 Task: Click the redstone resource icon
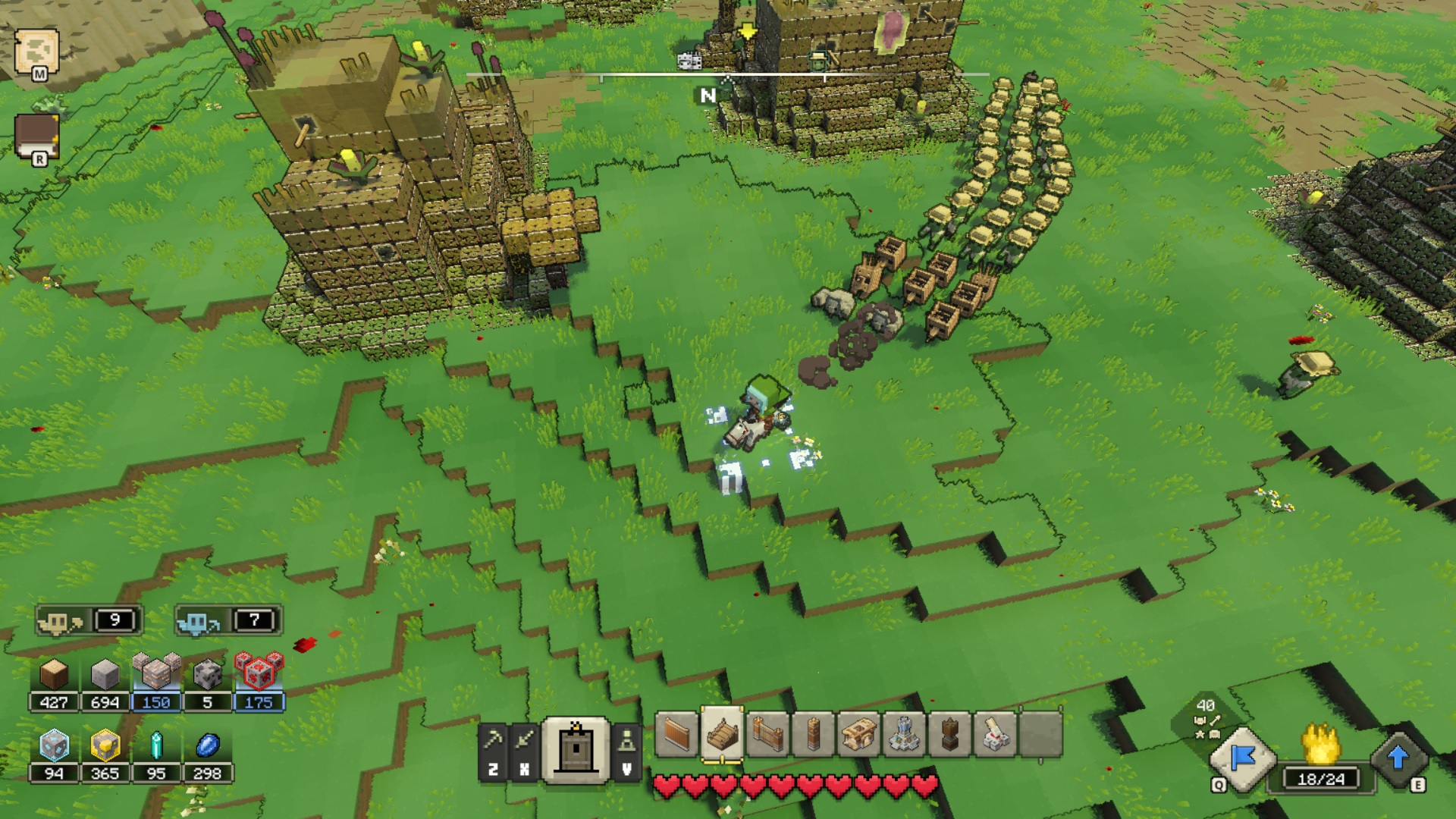point(259,672)
